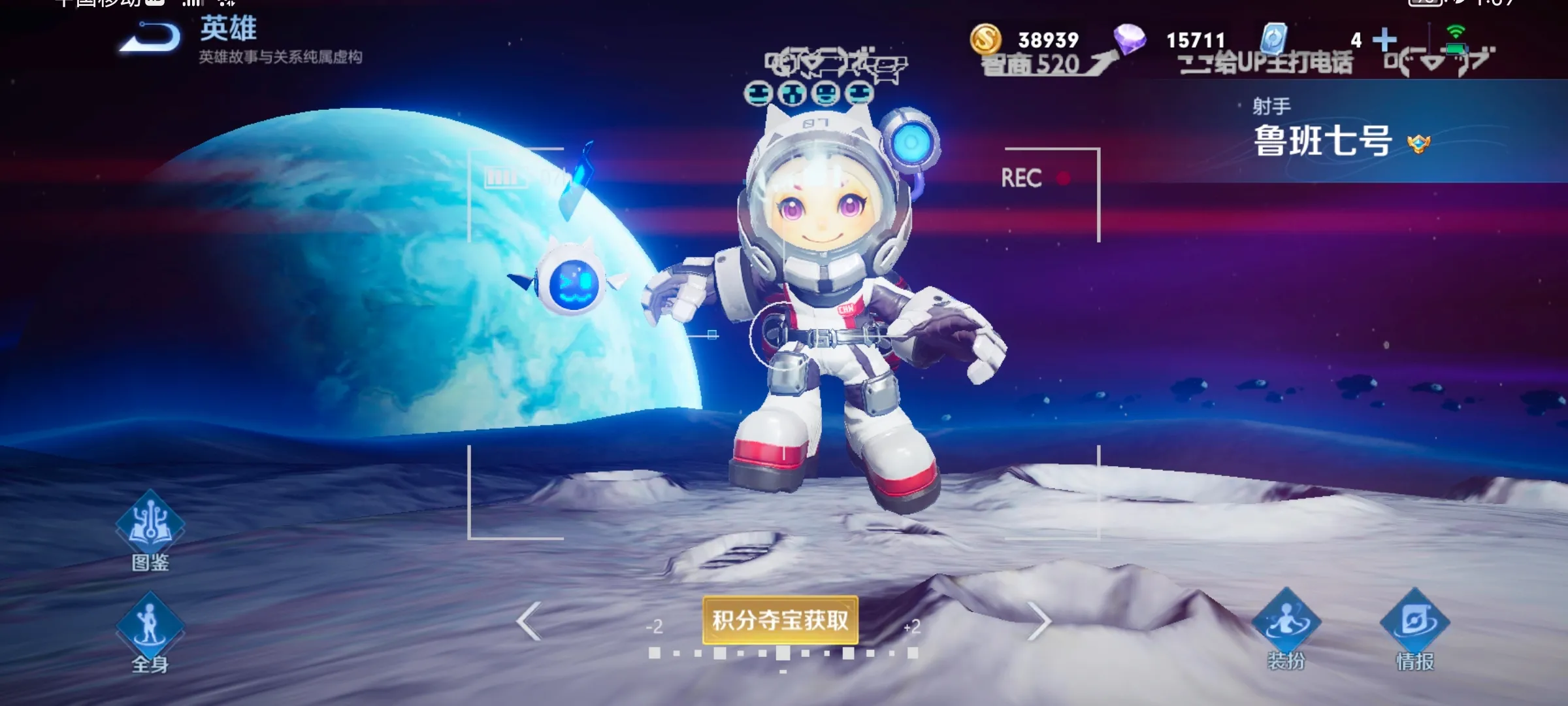The image size is (1568, 706).
Task: Switch to the previous skin with left arrow
Action: click(529, 621)
